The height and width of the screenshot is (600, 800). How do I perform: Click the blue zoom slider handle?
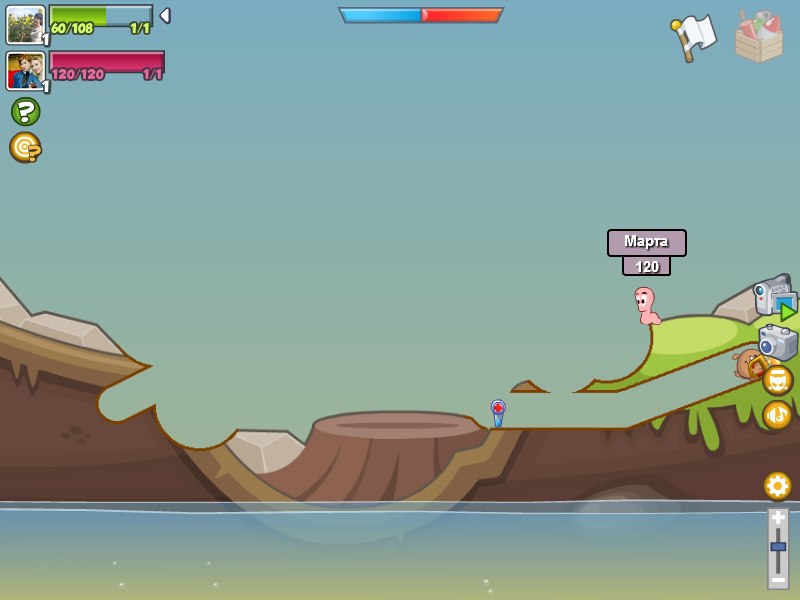click(778, 547)
